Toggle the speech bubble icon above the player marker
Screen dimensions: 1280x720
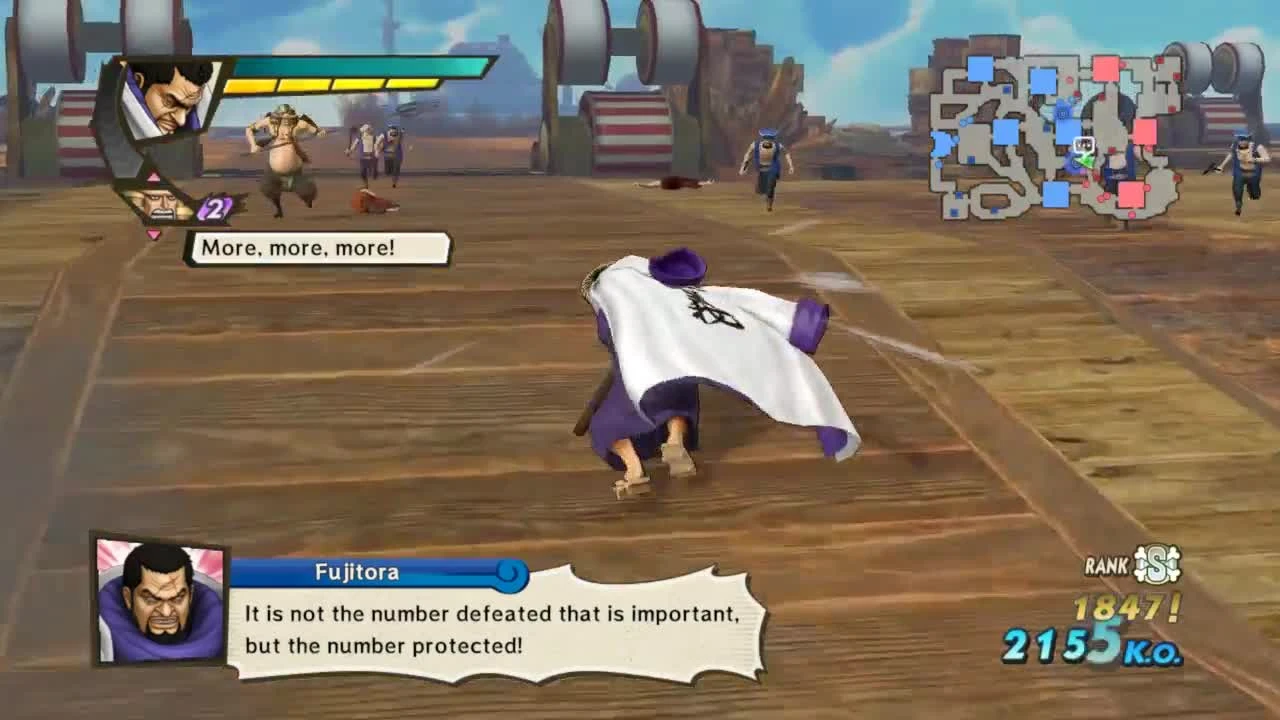pyautogui.click(x=1084, y=144)
